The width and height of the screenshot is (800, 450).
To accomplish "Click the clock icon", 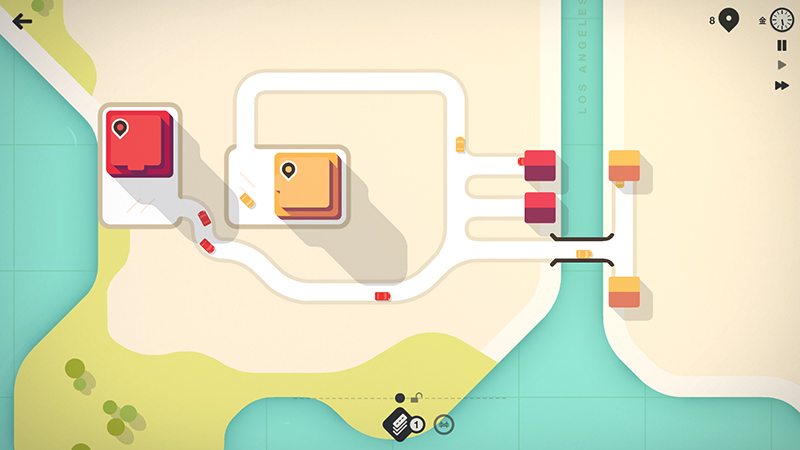I will coord(782,20).
